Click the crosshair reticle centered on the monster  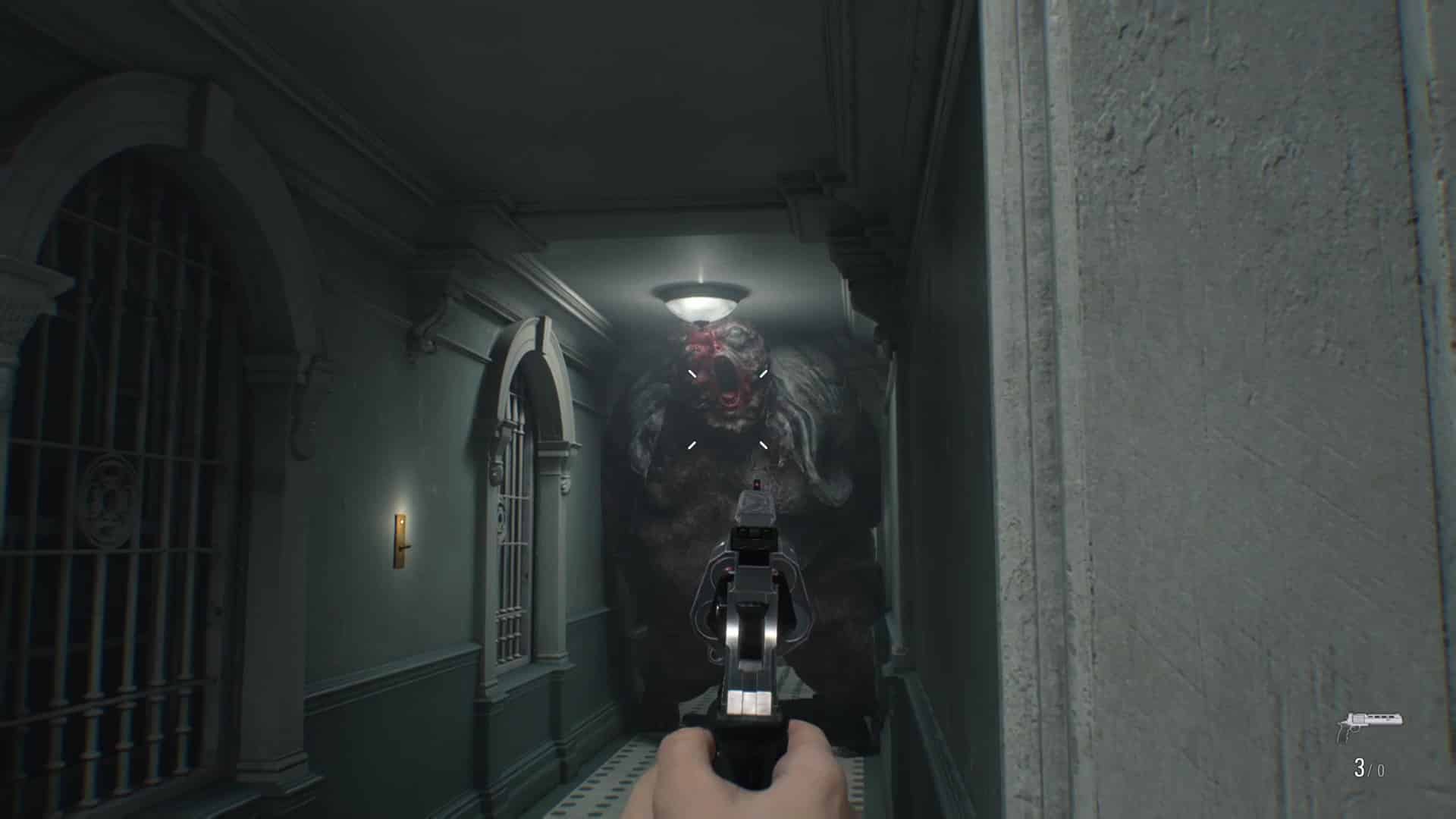[728, 409]
